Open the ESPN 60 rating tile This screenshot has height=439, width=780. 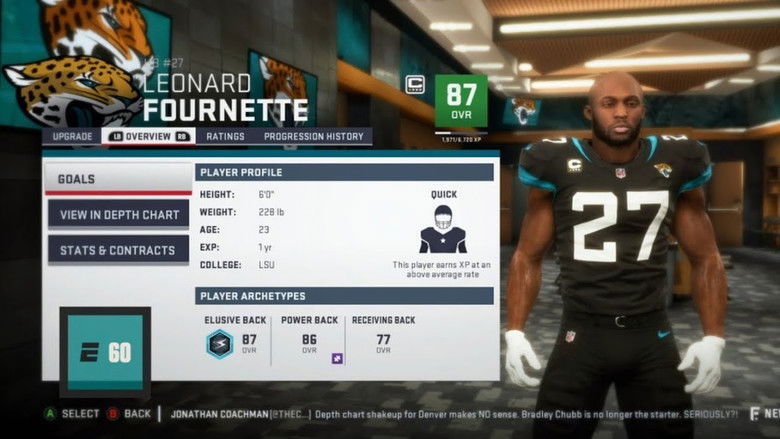(x=105, y=353)
